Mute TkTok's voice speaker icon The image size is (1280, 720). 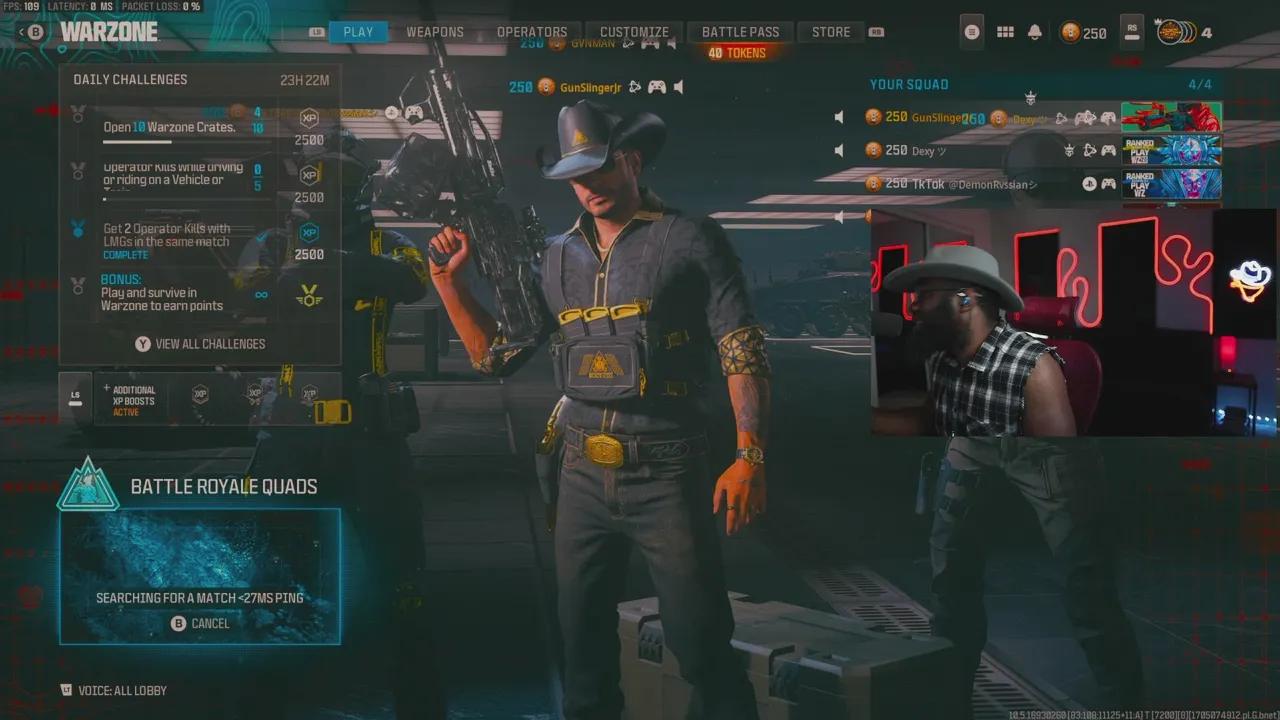coord(838,184)
